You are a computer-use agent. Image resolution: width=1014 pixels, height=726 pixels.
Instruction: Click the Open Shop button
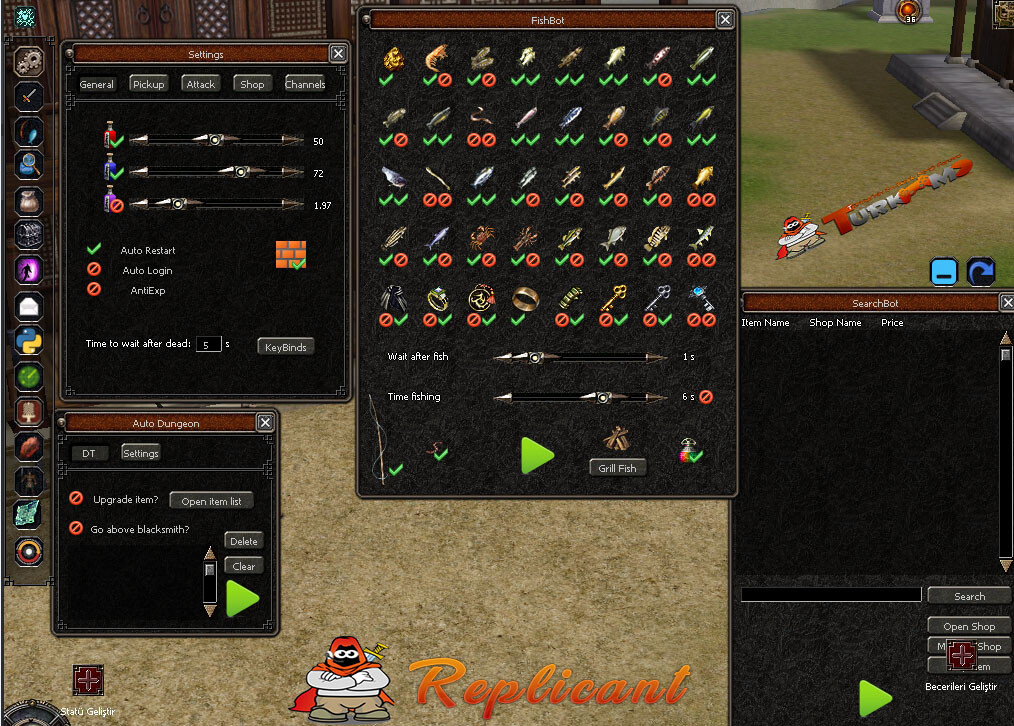pyautogui.click(x=968, y=626)
